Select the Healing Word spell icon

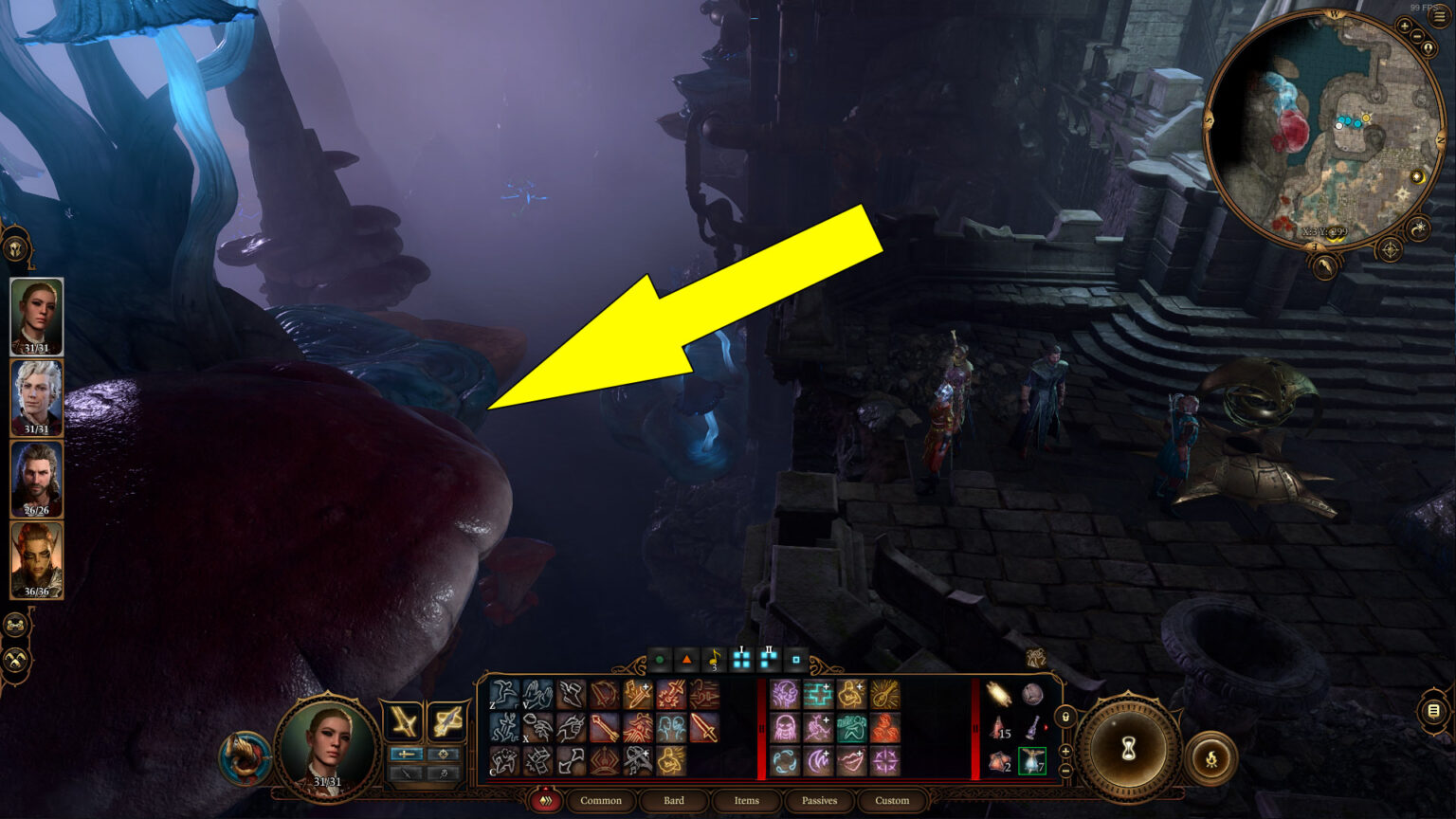tap(818, 694)
